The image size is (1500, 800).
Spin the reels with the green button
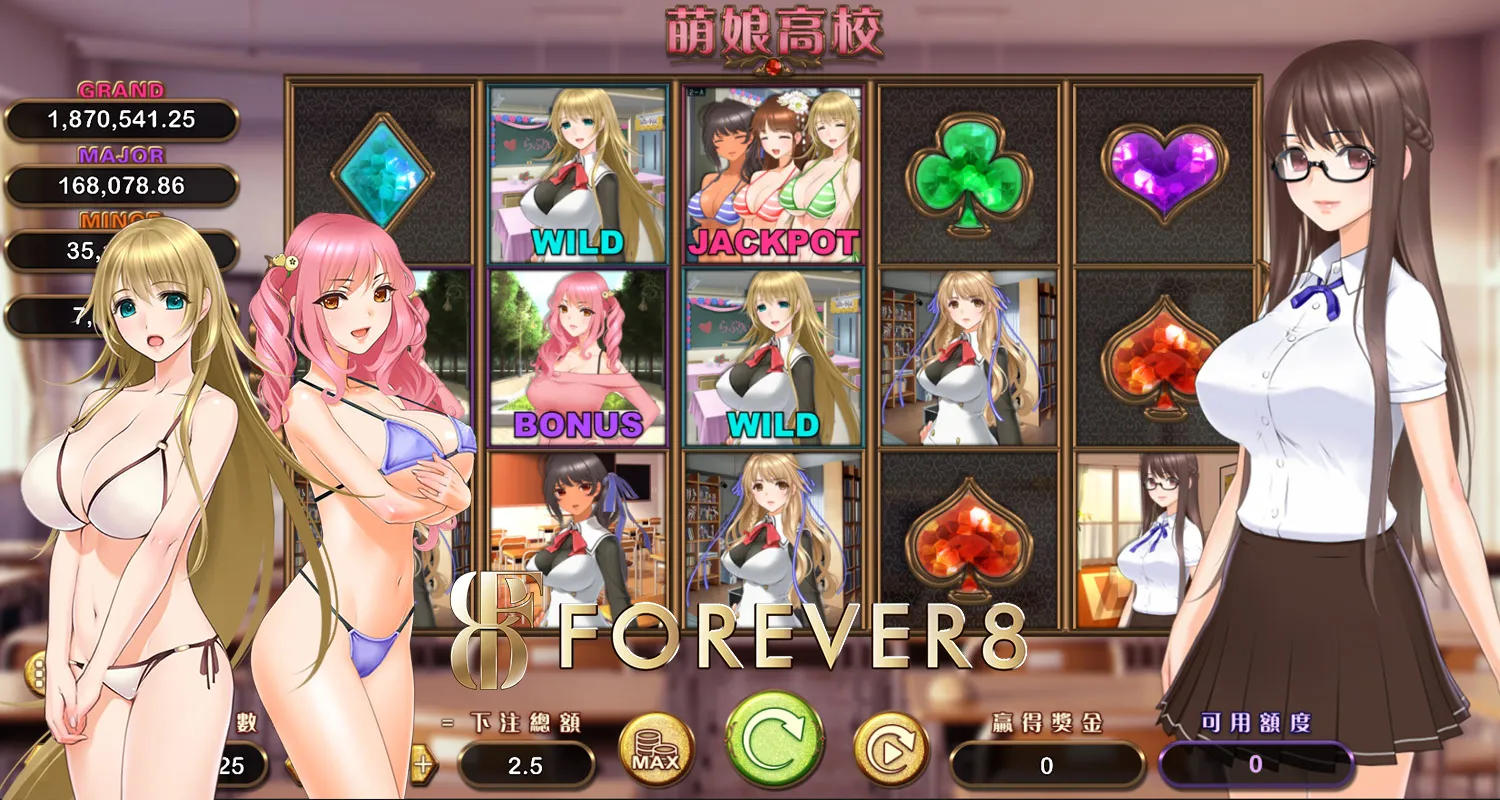coord(775,740)
